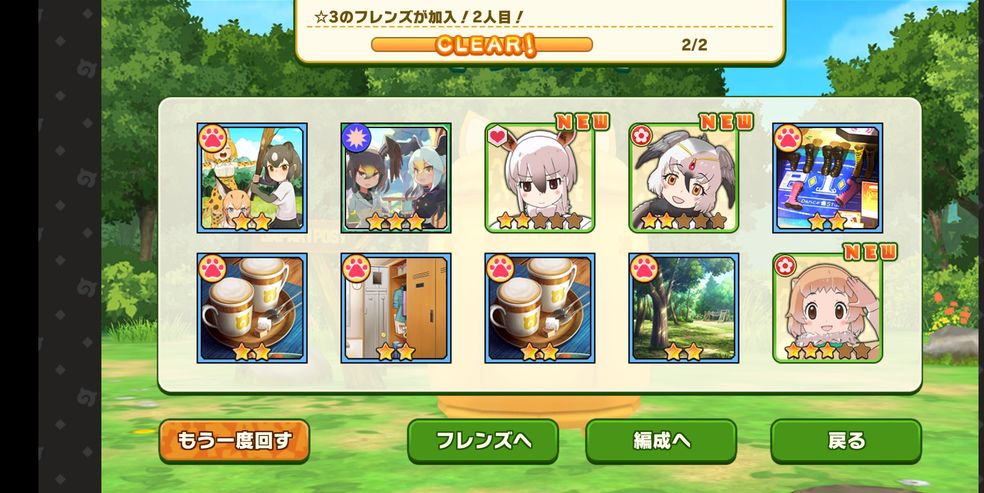Inspect the locker room photo card
The width and height of the screenshot is (984, 493).
(396, 308)
